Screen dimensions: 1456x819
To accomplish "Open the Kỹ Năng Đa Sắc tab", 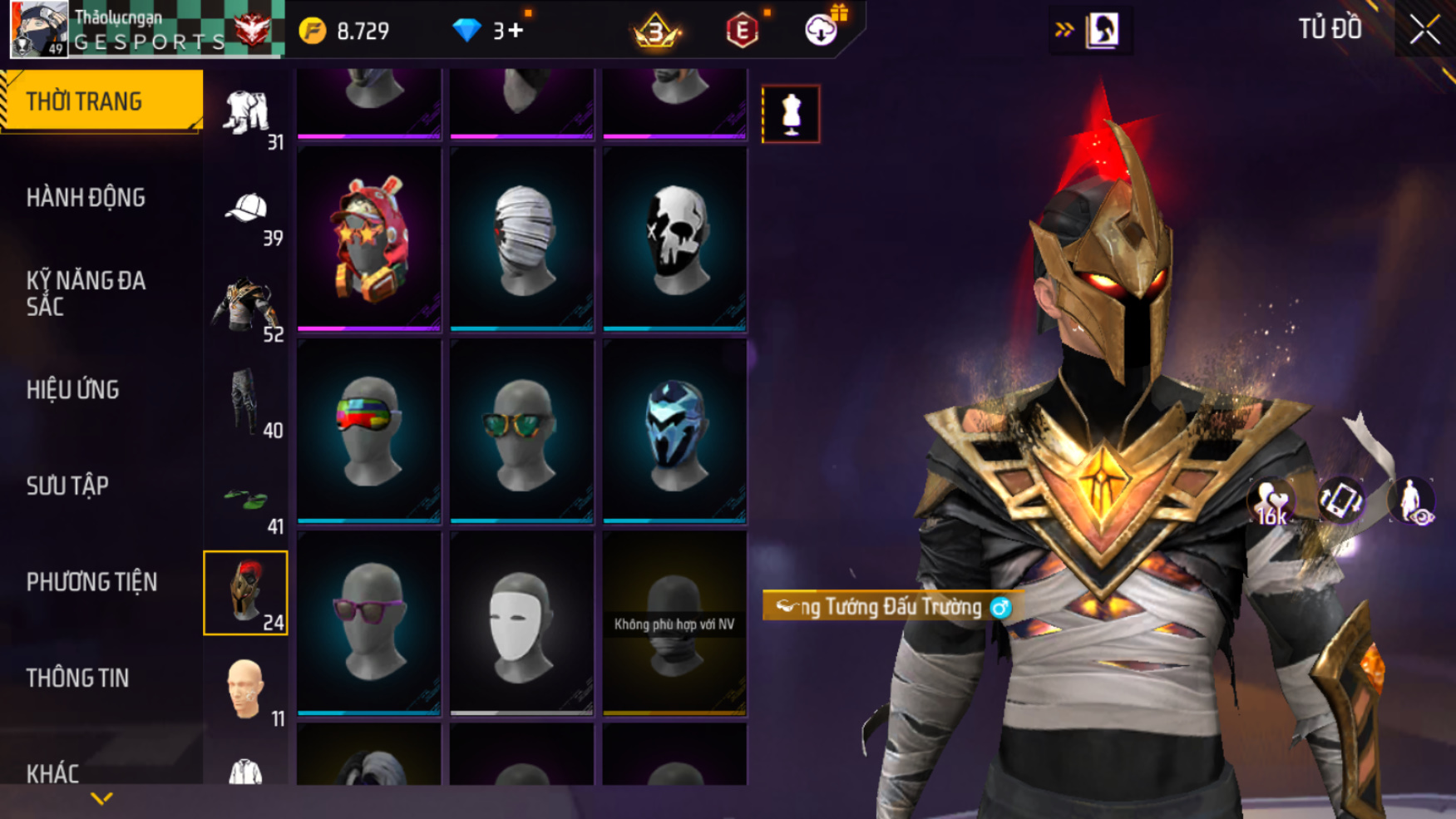I will (86, 294).
